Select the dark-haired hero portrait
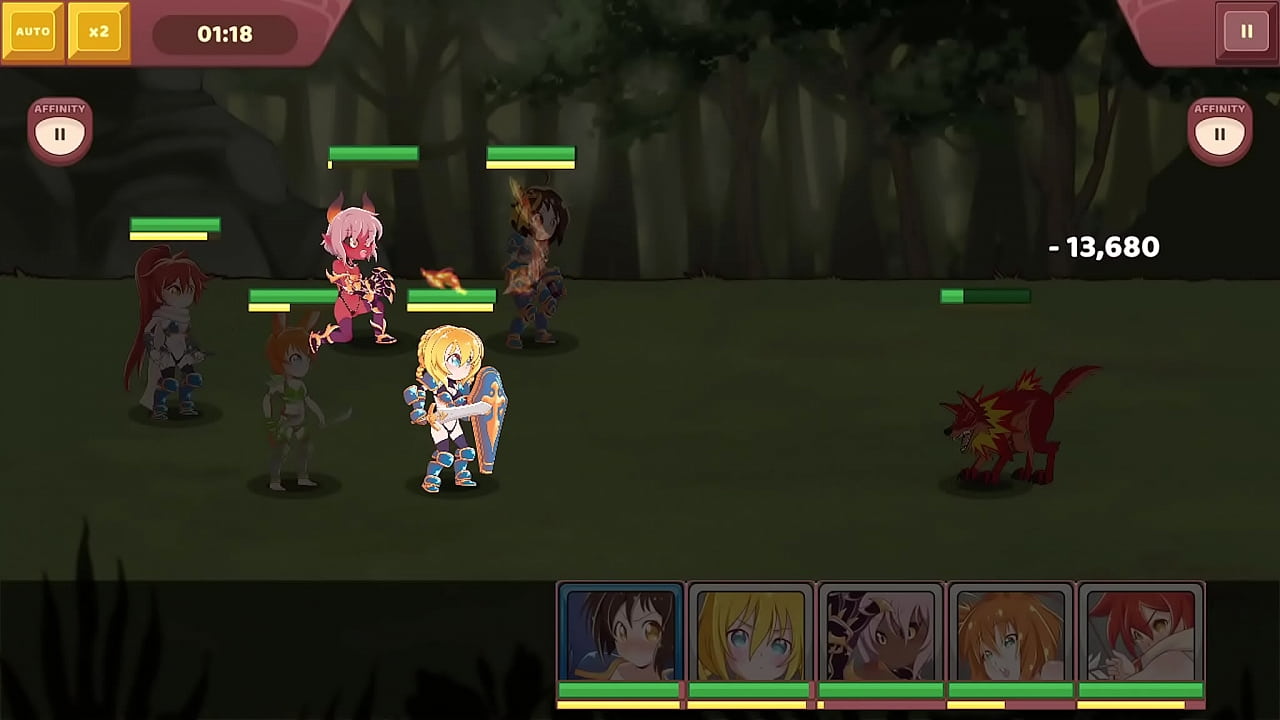Image resolution: width=1280 pixels, height=720 pixels. click(x=620, y=635)
